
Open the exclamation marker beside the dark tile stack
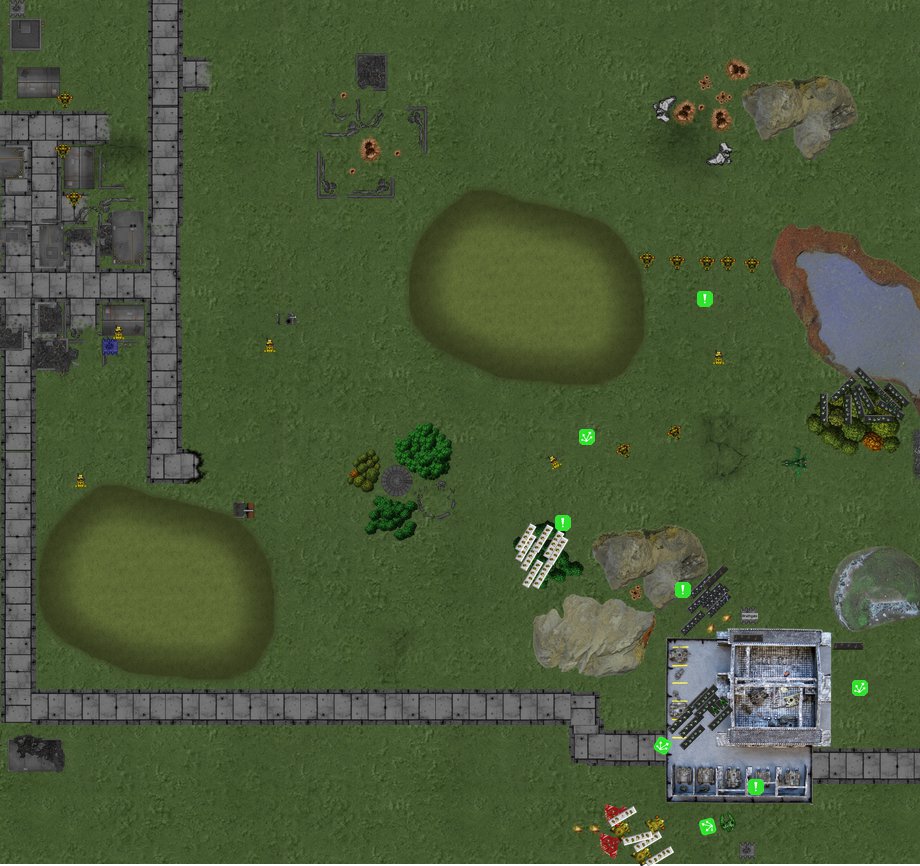tap(682, 590)
